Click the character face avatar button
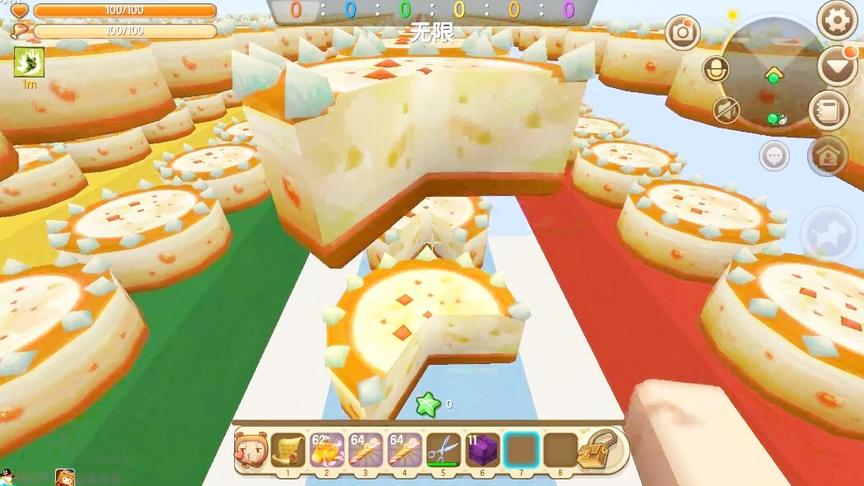The height and width of the screenshot is (486, 864). pyautogui.click(x=250, y=449)
